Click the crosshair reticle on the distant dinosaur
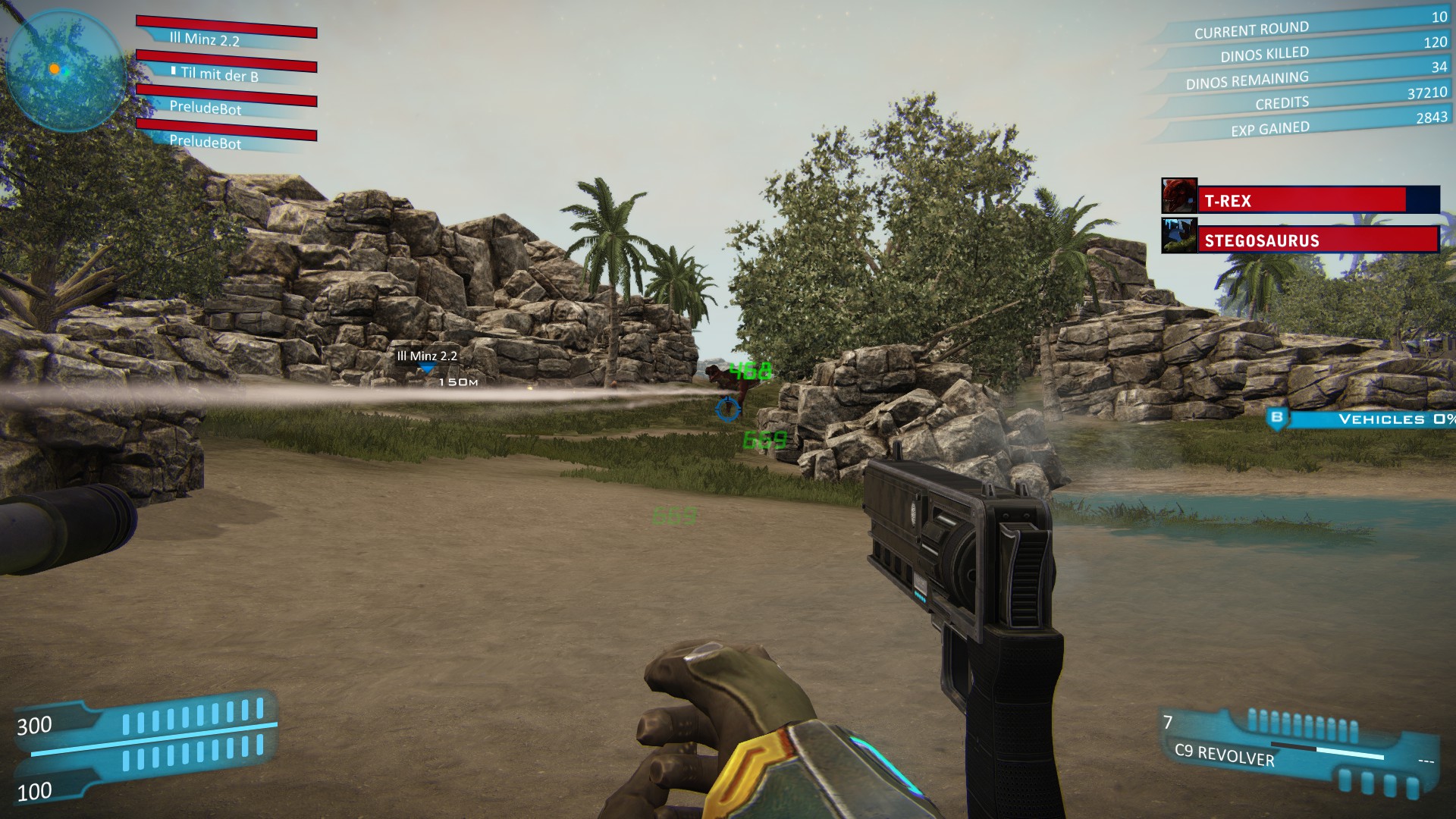This screenshot has height=819, width=1456. tap(730, 410)
